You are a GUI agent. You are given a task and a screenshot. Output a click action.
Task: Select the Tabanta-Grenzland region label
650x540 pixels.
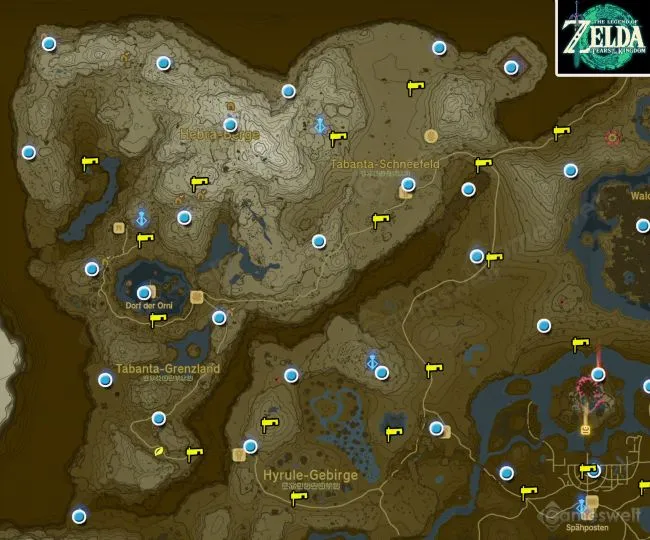coord(167,368)
